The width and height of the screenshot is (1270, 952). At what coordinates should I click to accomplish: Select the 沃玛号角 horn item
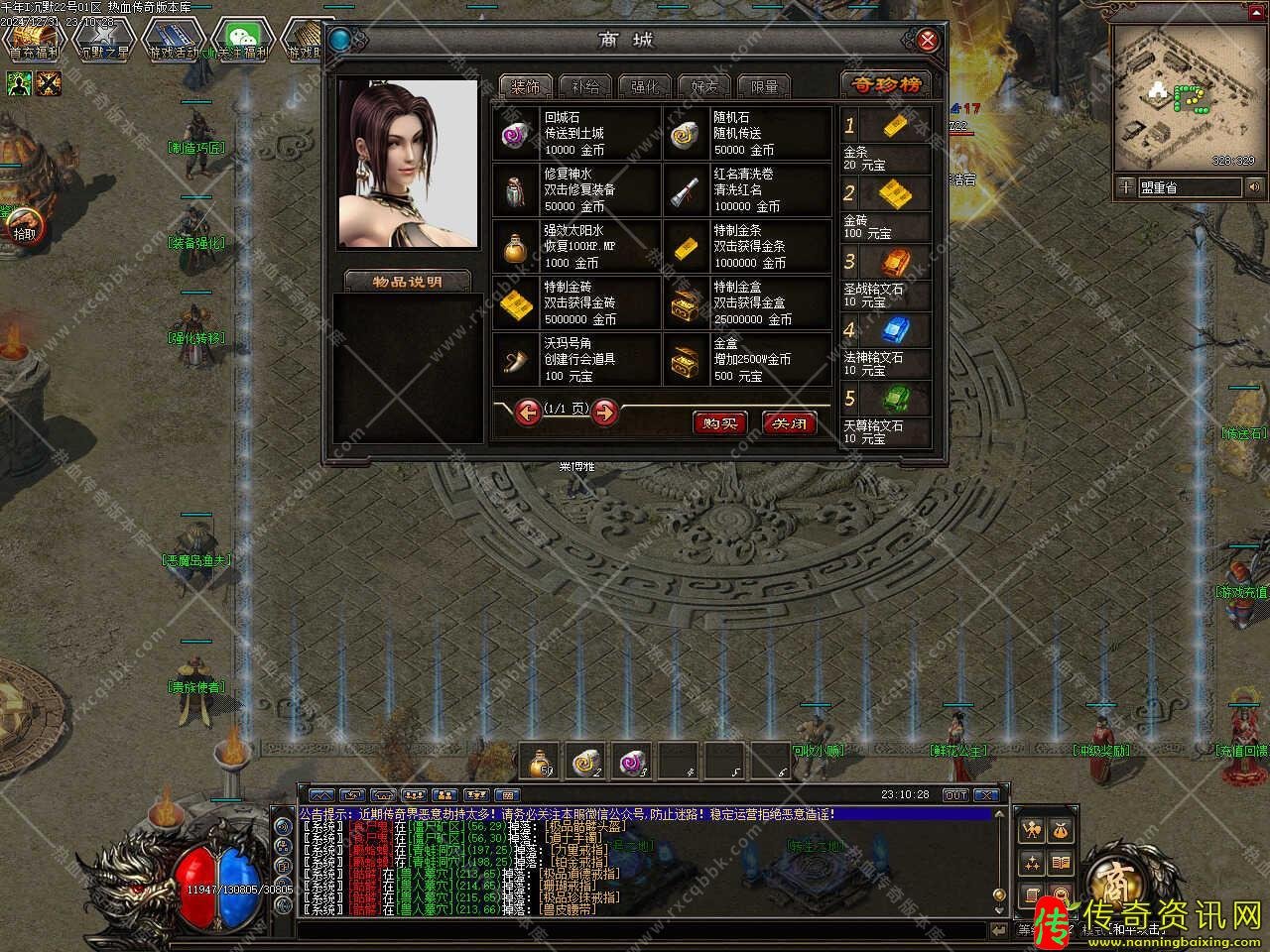(576, 359)
